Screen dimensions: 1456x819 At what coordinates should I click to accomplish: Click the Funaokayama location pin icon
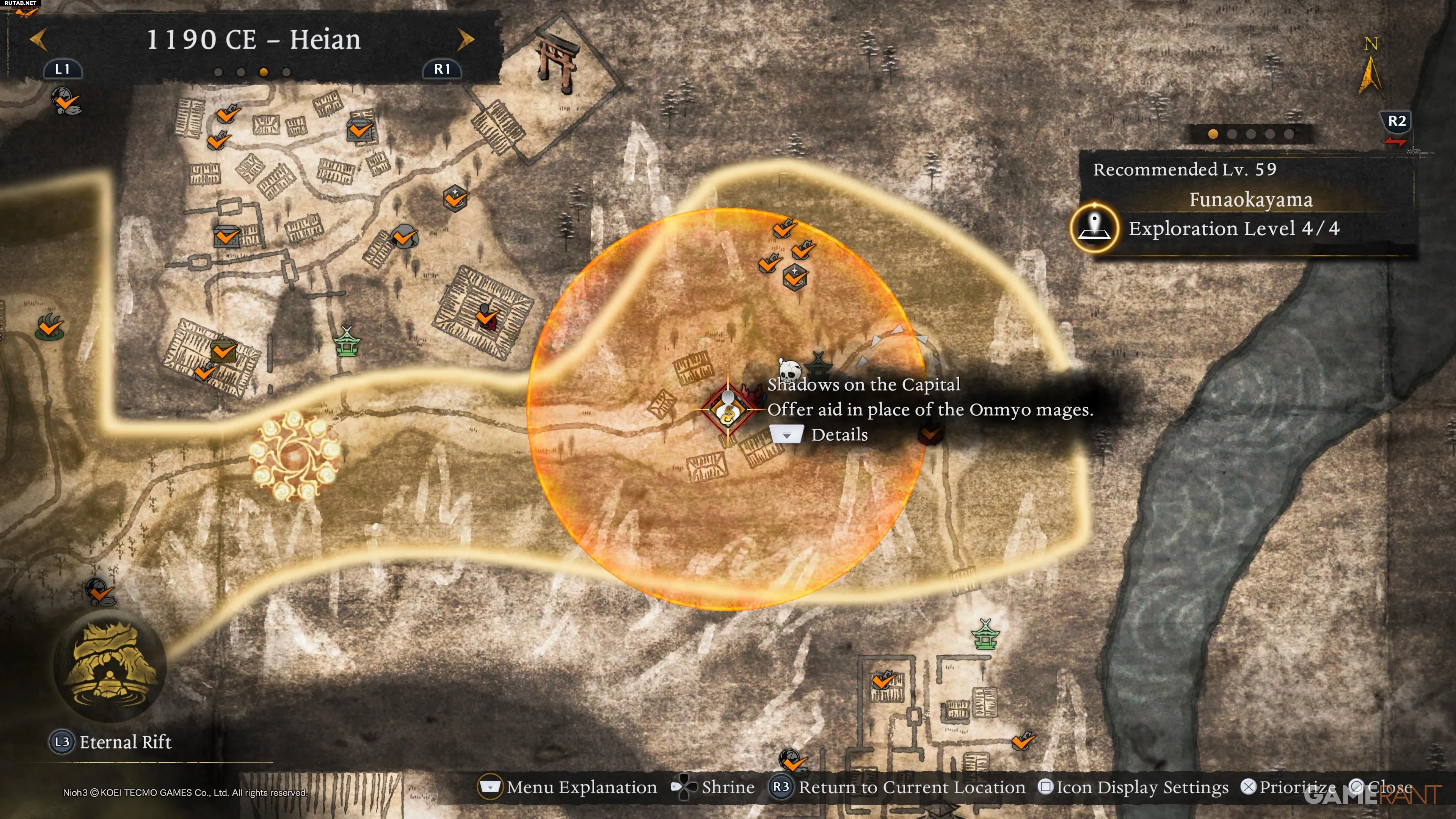pyautogui.click(x=1094, y=228)
